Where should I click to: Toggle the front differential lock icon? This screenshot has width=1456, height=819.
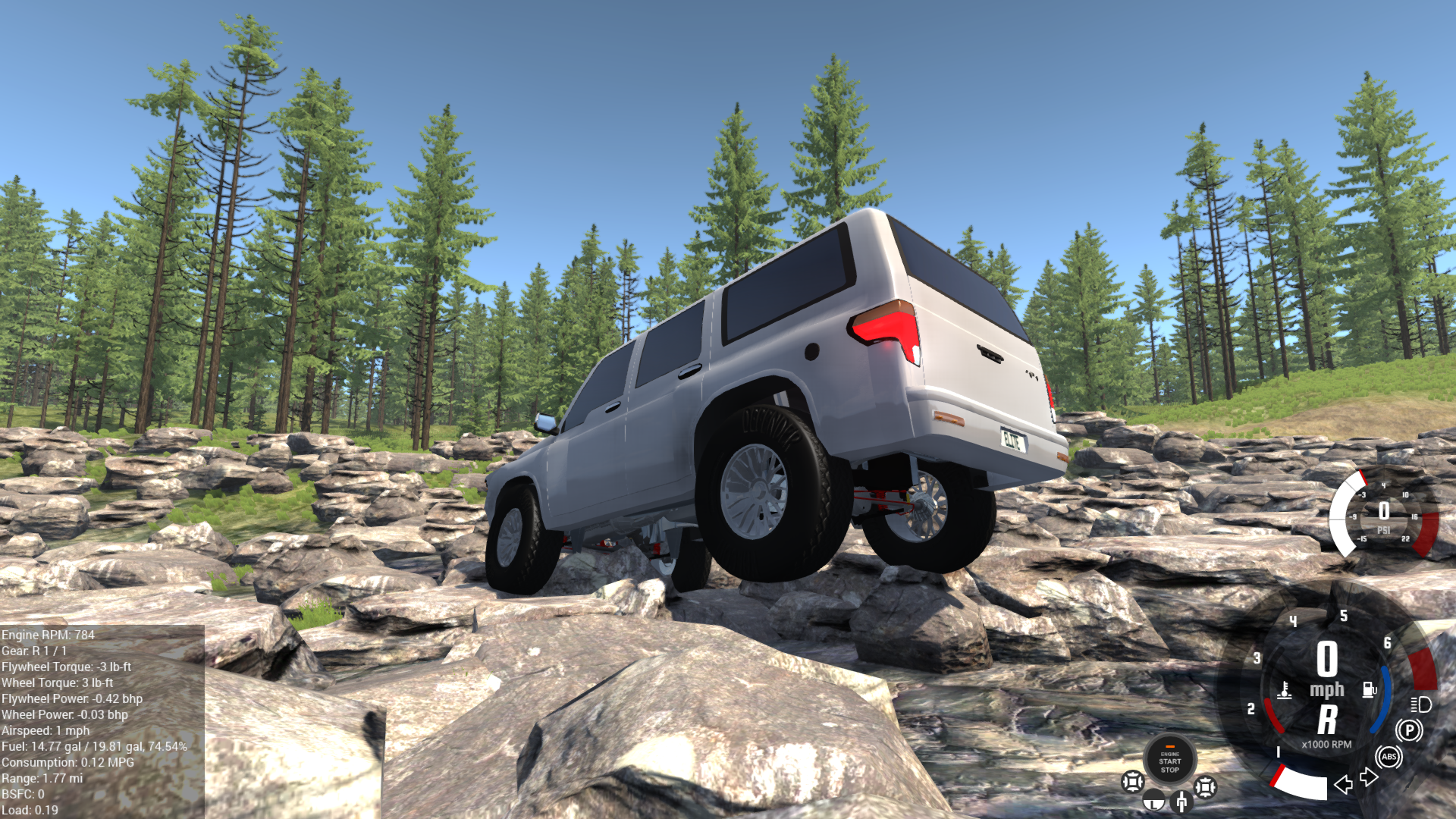1133,783
